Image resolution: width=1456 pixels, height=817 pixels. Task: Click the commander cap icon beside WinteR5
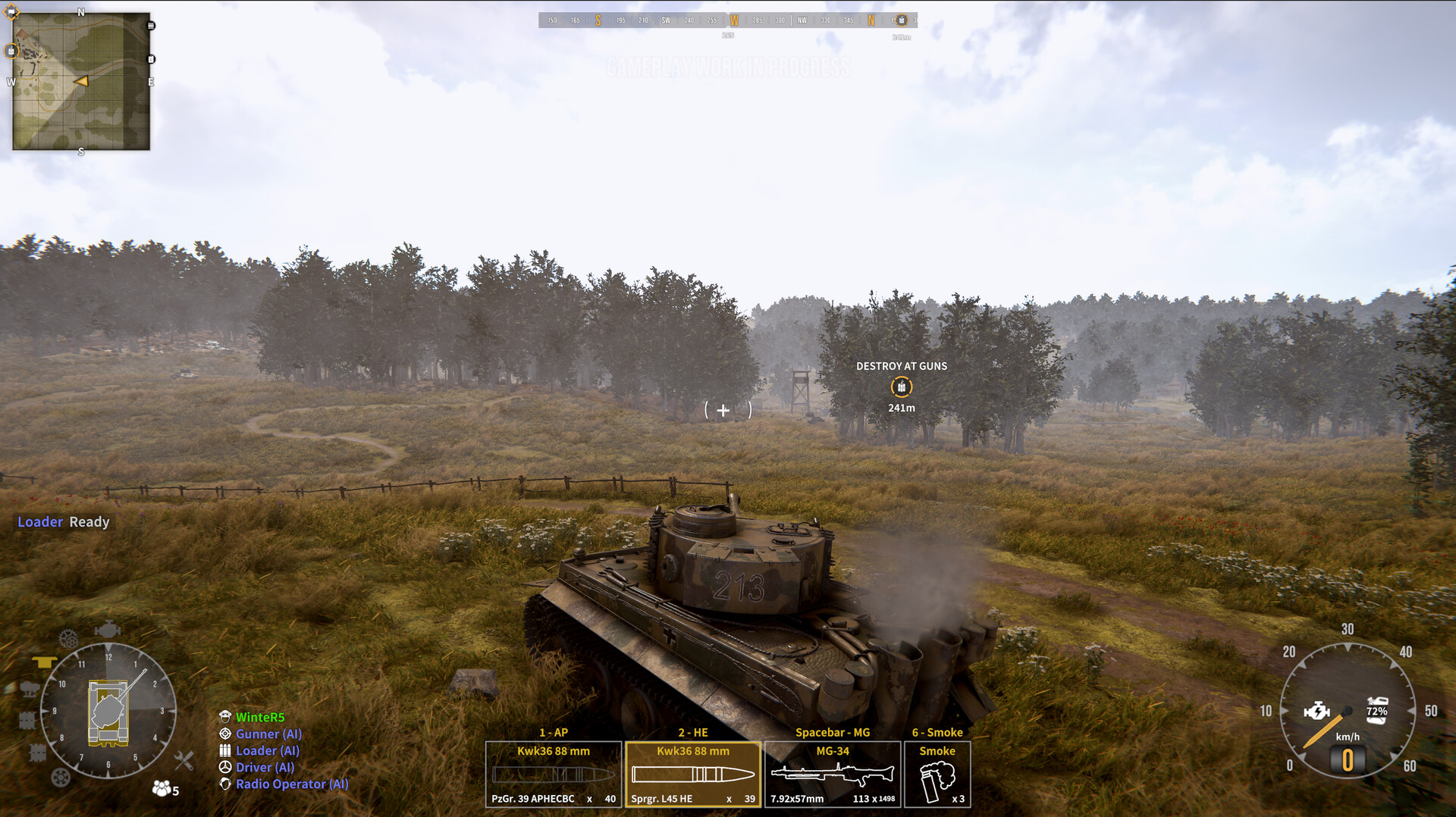coord(225,716)
